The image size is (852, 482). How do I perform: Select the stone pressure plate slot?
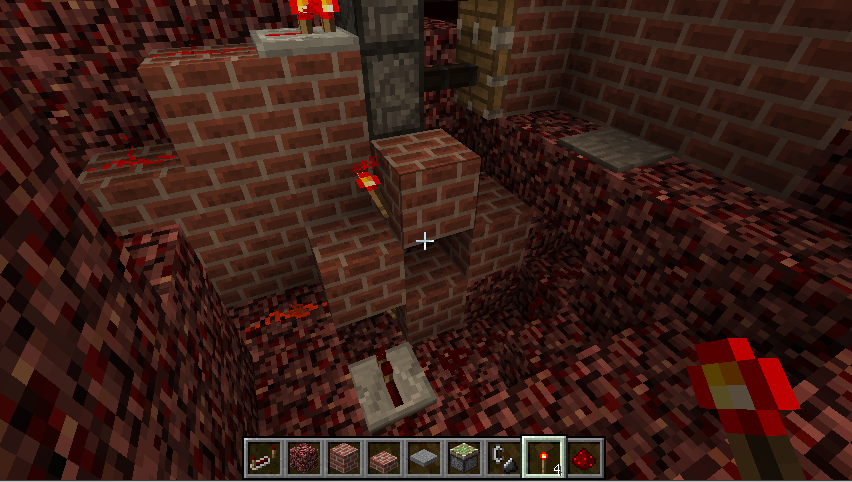[x=424, y=457]
